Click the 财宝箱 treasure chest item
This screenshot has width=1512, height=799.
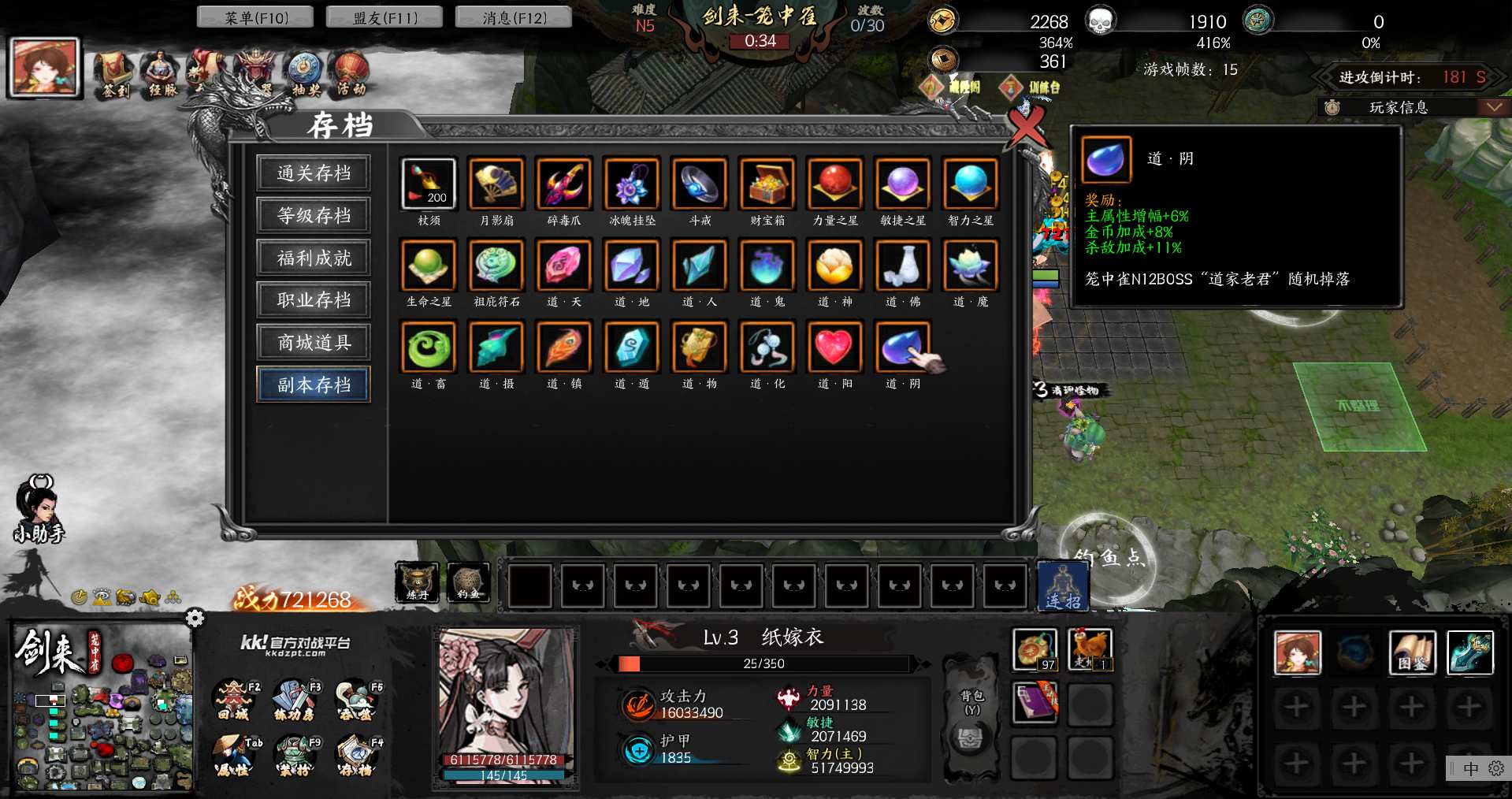(x=767, y=184)
